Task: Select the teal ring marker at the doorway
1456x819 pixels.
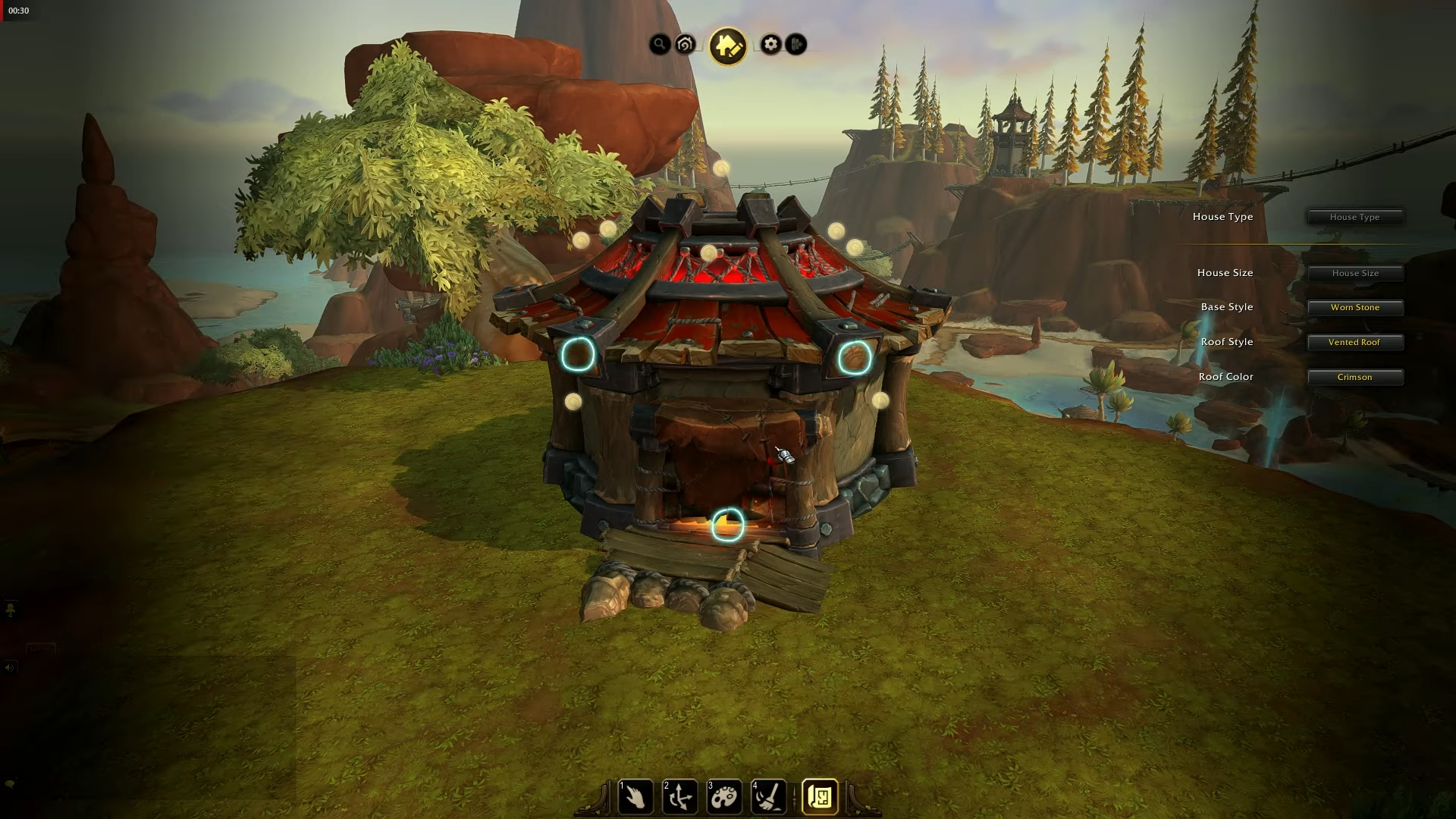Action: point(728,525)
